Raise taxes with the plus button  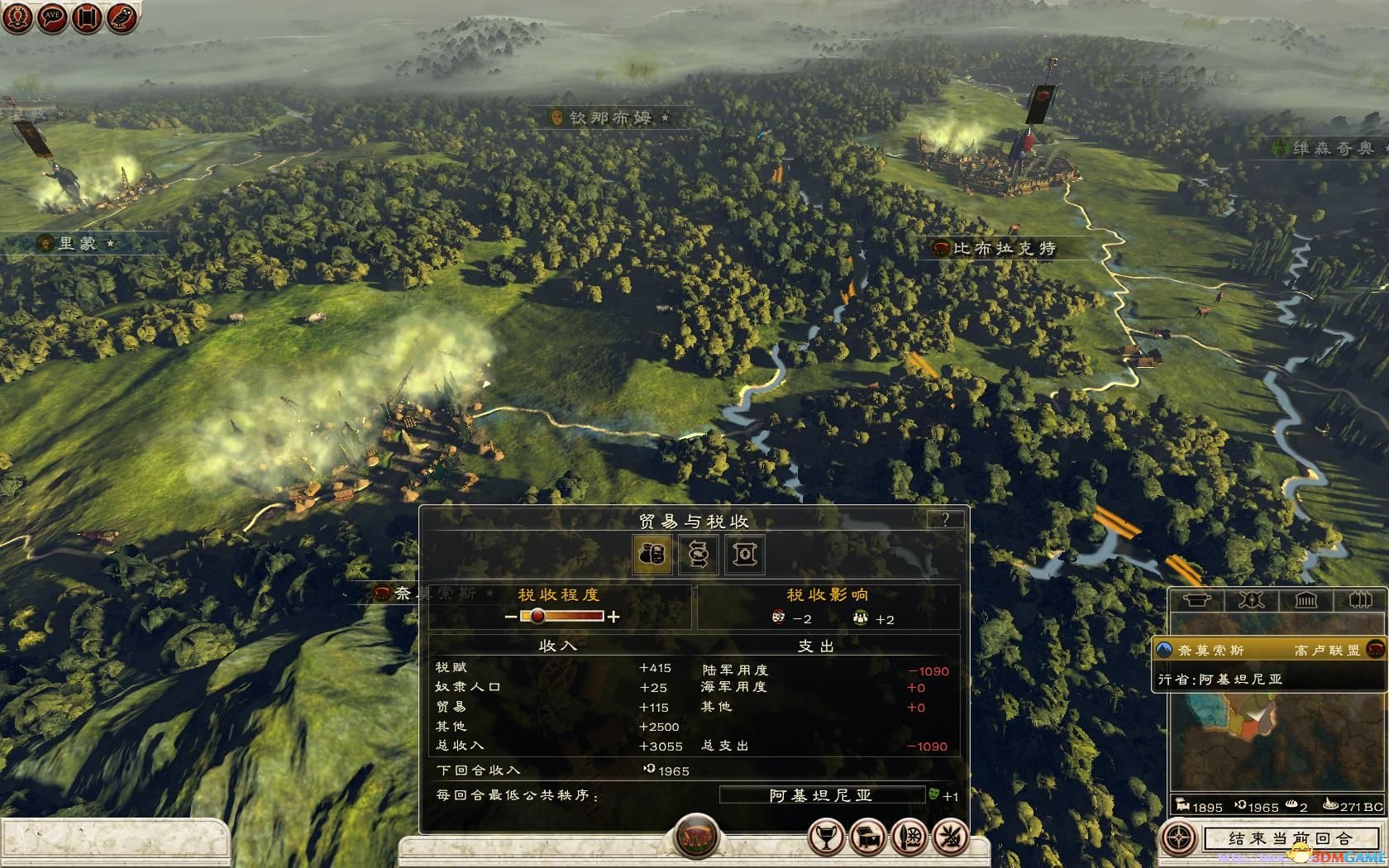coord(613,617)
